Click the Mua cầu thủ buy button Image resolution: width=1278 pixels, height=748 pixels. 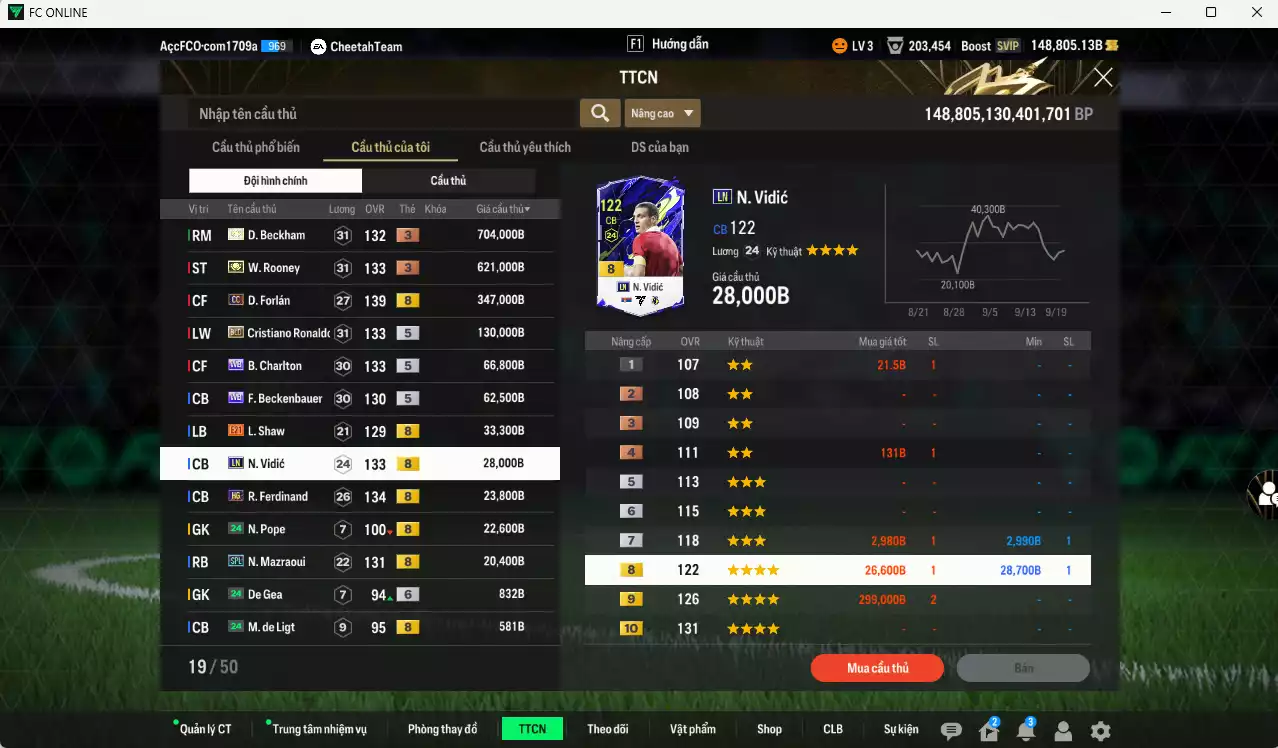coord(877,668)
